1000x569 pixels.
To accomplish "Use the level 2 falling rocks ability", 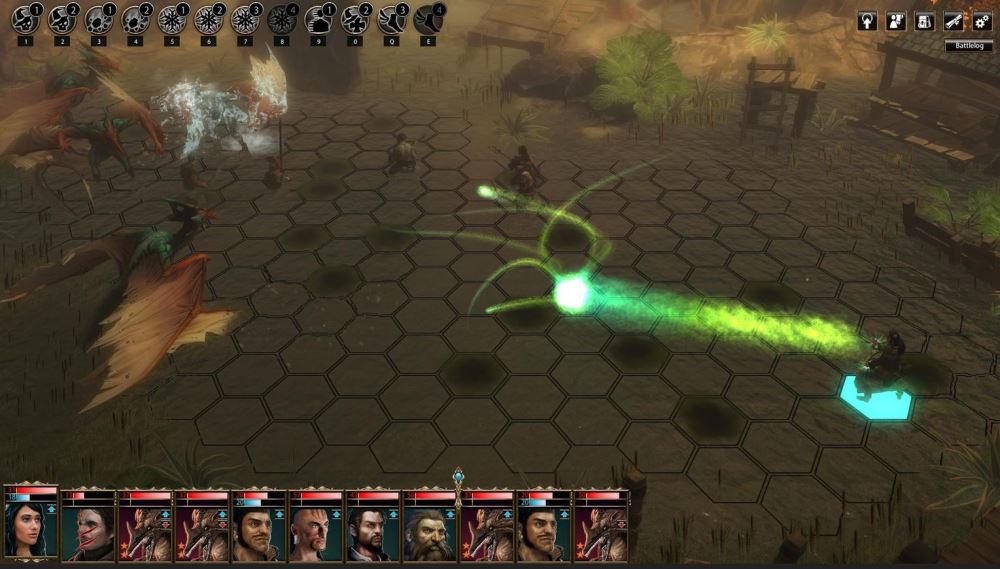I will tap(135, 20).
